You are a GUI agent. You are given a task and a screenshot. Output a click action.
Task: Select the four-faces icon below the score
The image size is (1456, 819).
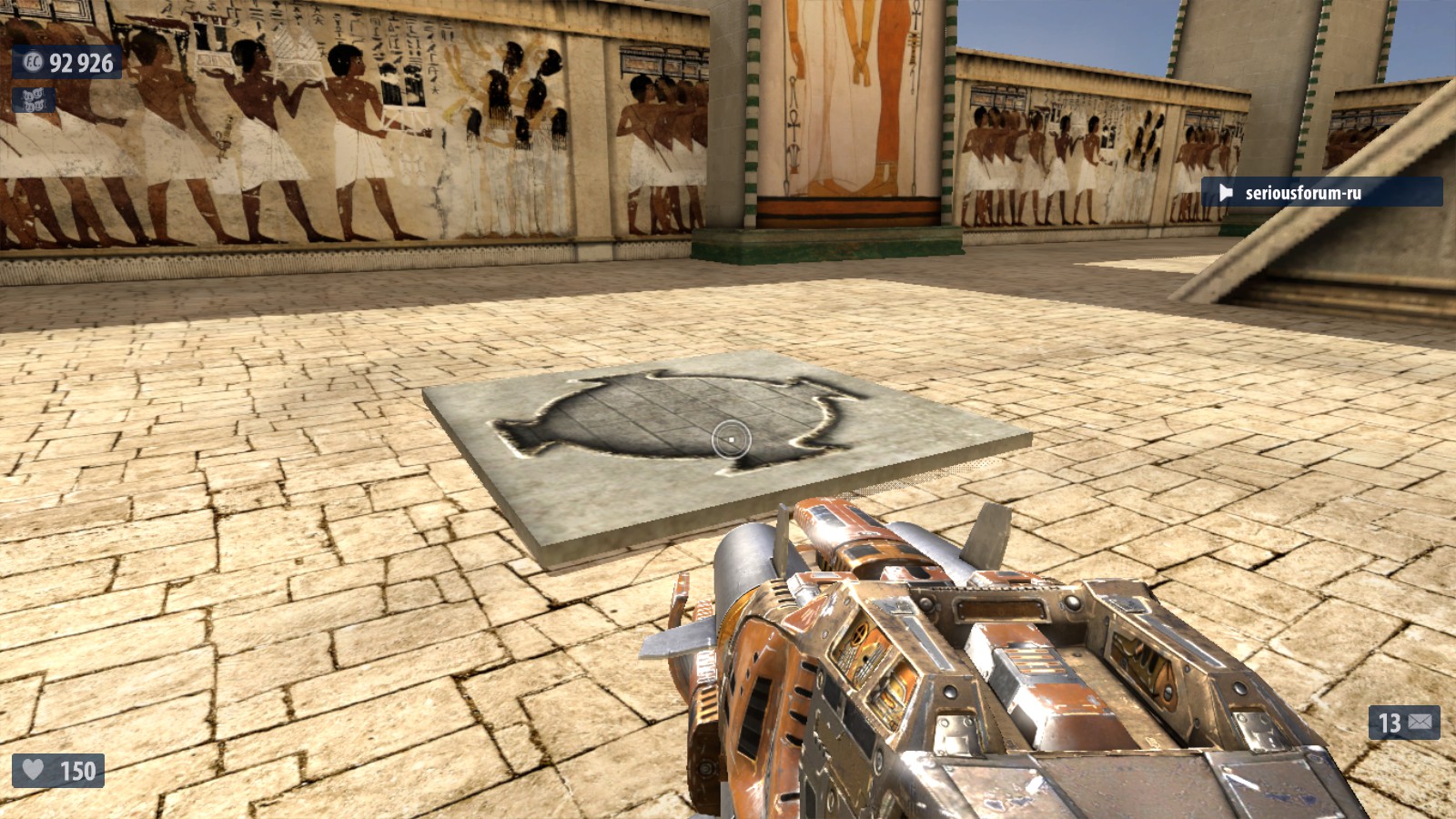tap(33, 101)
